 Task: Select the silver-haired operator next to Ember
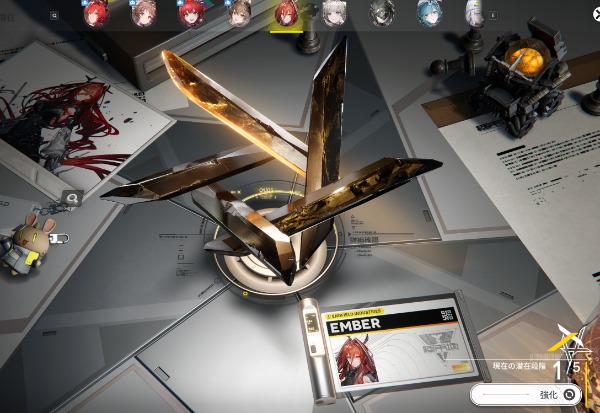[x=335, y=13]
